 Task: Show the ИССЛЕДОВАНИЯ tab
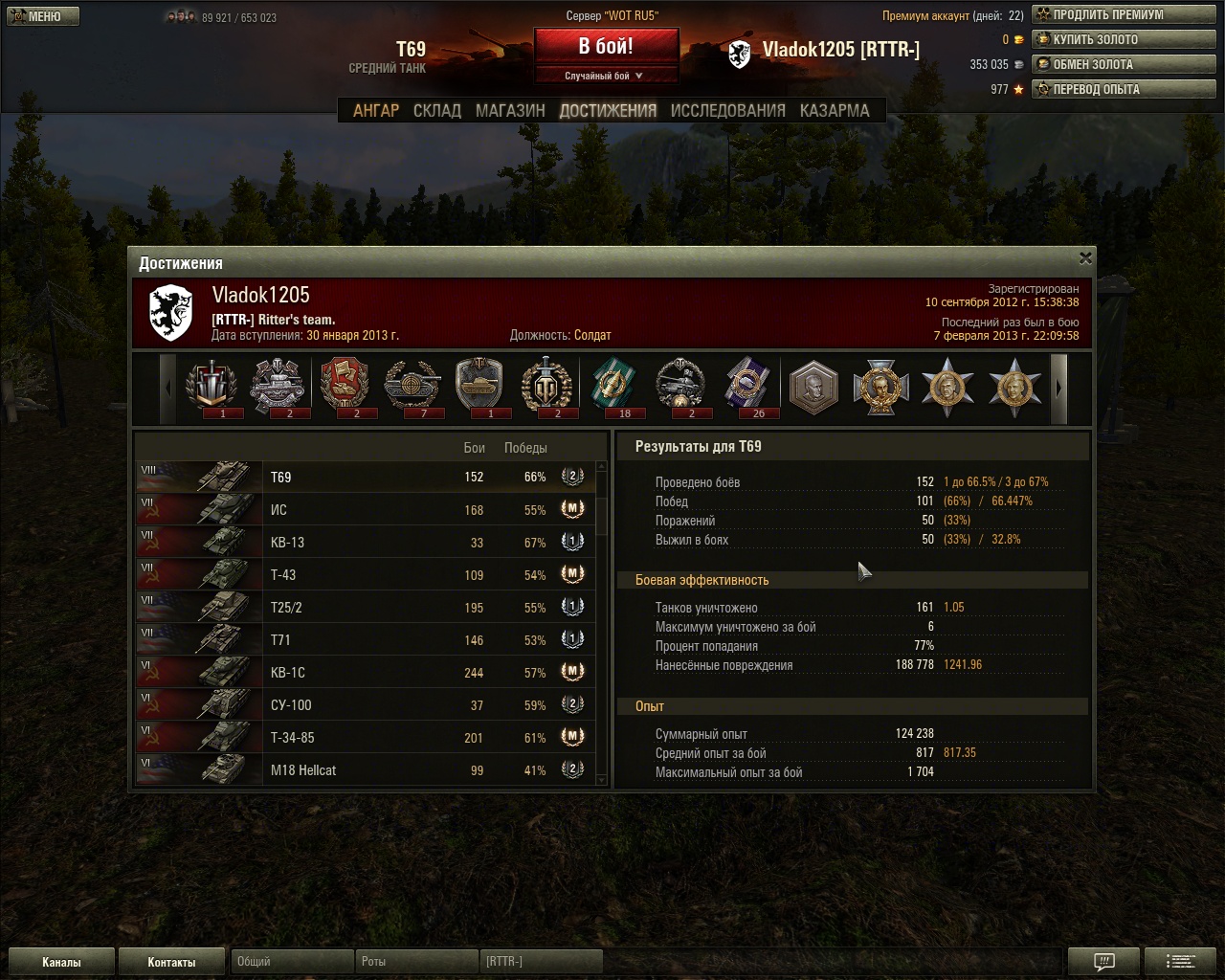tap(727, 111)
